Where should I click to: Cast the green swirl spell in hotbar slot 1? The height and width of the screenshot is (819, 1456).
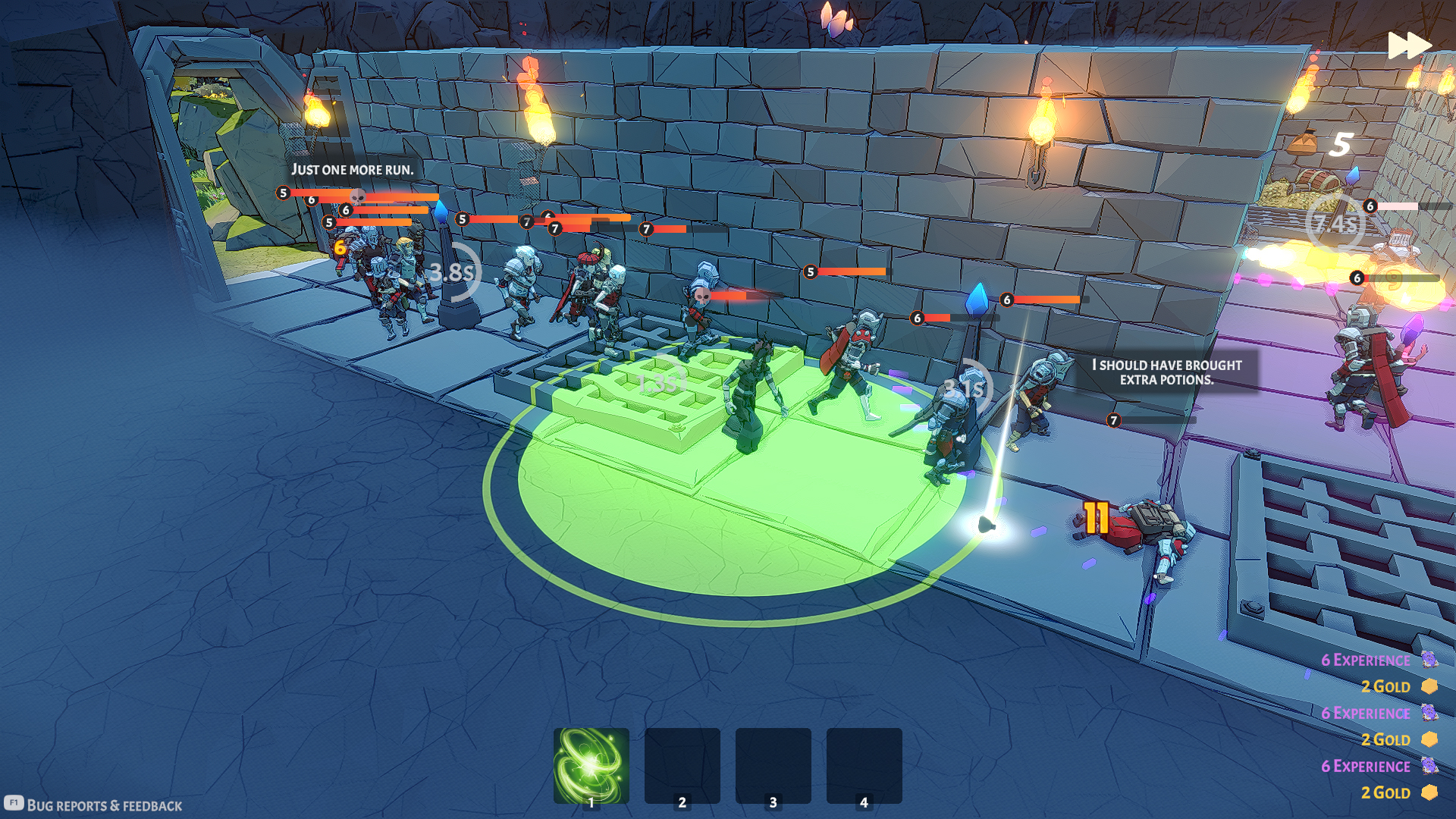[591, 767]
